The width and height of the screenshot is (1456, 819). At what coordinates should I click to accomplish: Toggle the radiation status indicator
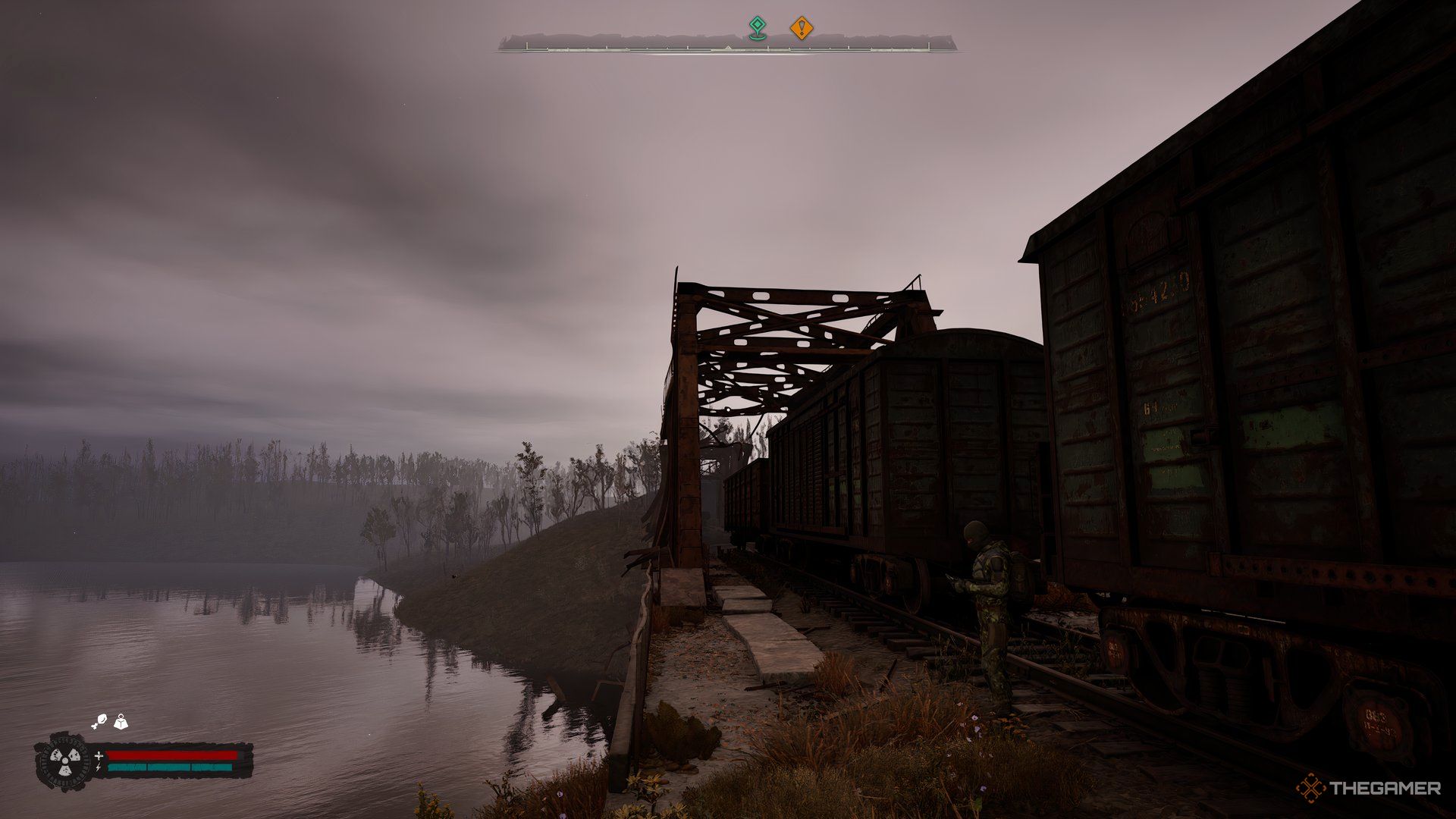tap(64, 761)
